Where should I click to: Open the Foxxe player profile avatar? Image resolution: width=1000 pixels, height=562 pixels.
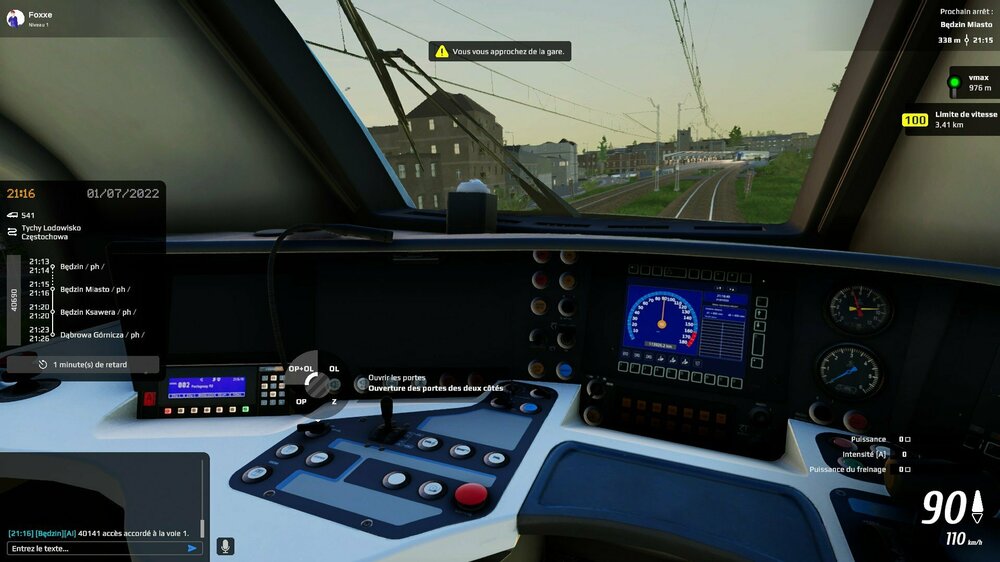pyautogui.click(x=15, y=18)
